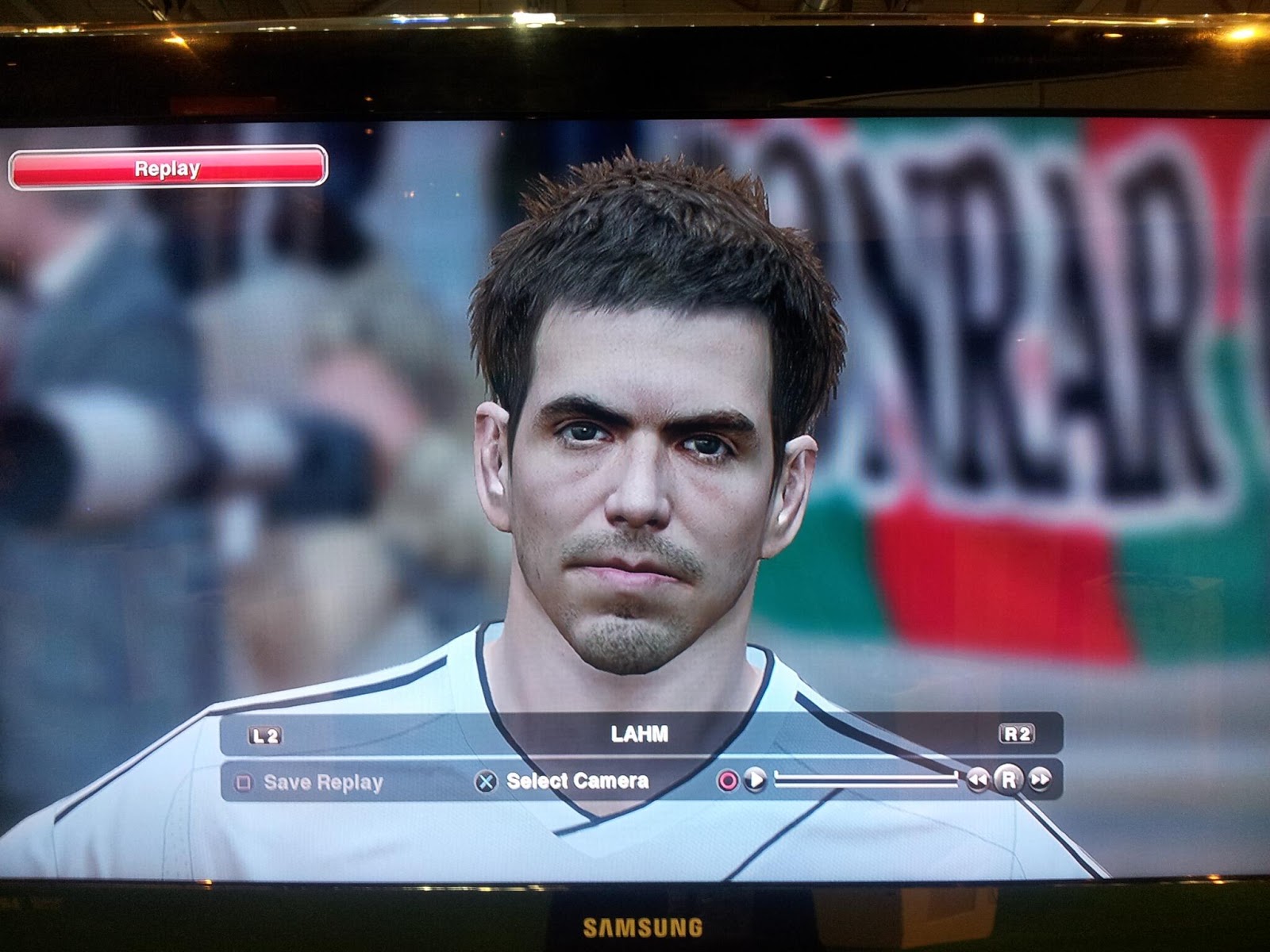This screenshot has width=1270, height=952.
Task: Click the Play control in the playback strip
Action: coord(754,779)
